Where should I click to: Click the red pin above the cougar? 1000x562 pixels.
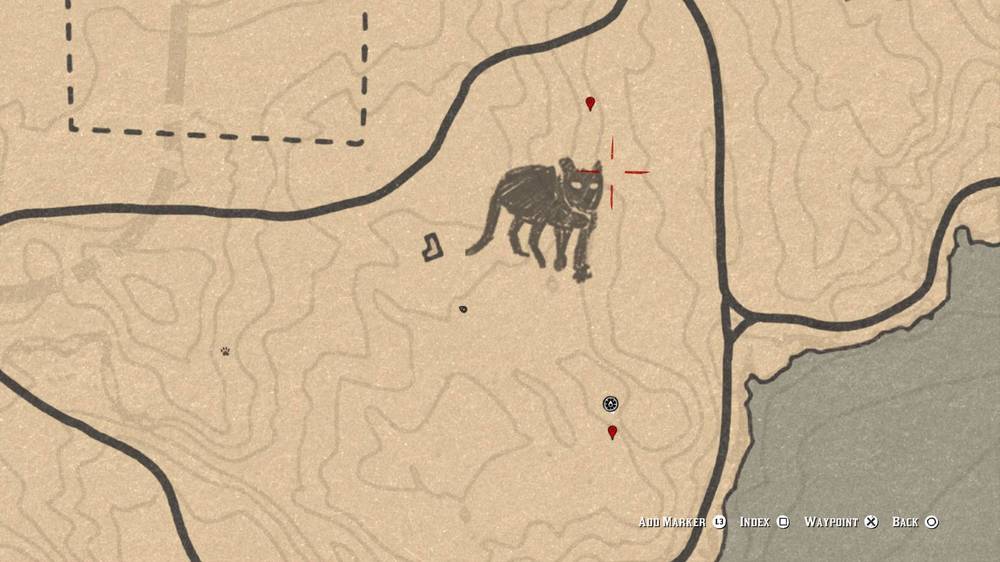coord(590,103)
